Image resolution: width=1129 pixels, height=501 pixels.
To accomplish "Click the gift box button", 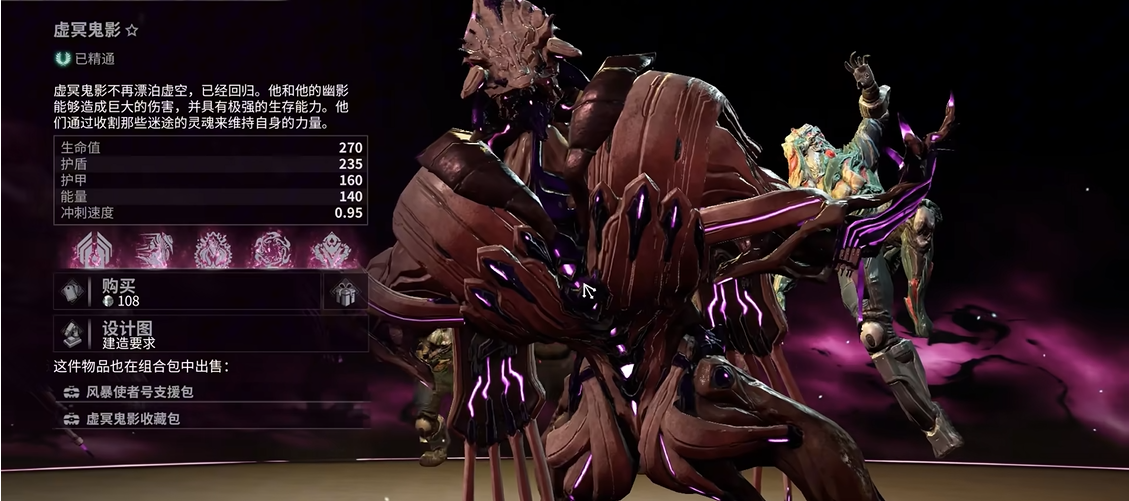I will click(346, 292).
